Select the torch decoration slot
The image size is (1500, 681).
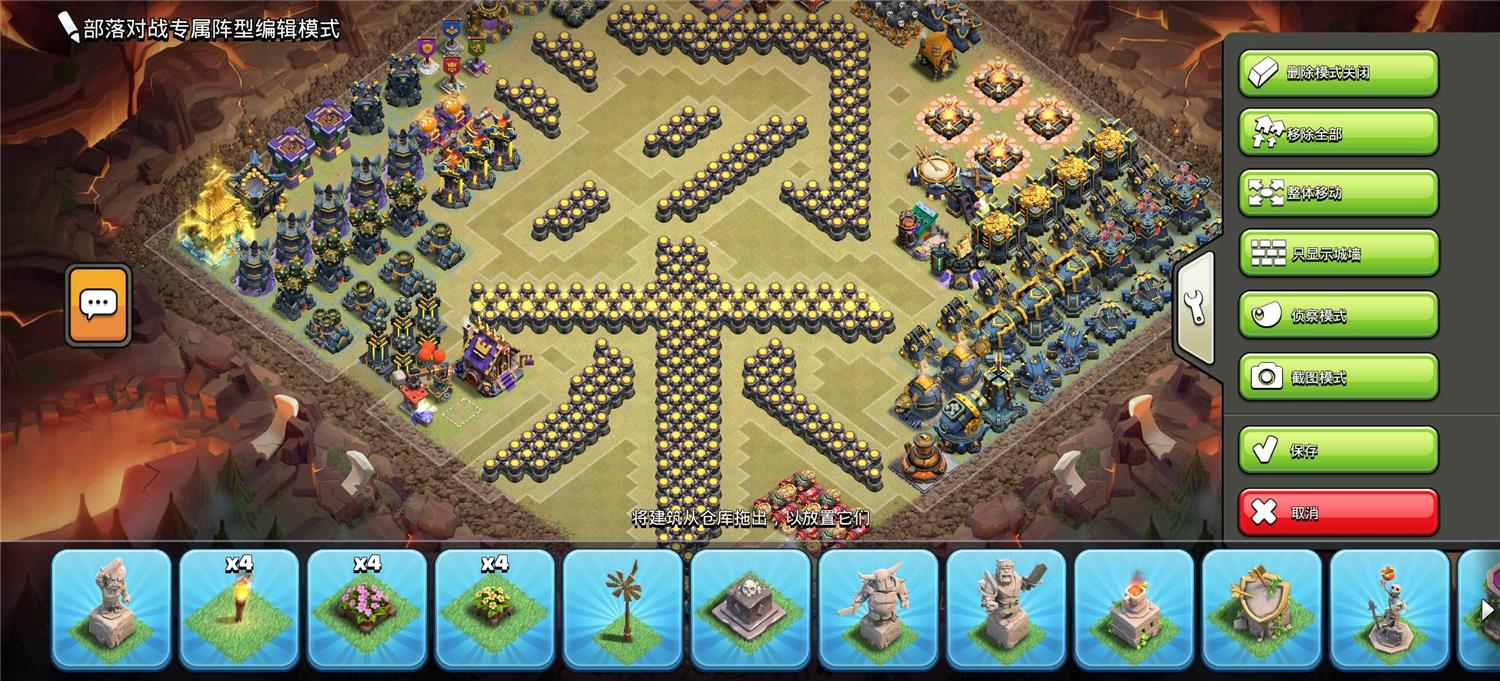coord(239,609)
